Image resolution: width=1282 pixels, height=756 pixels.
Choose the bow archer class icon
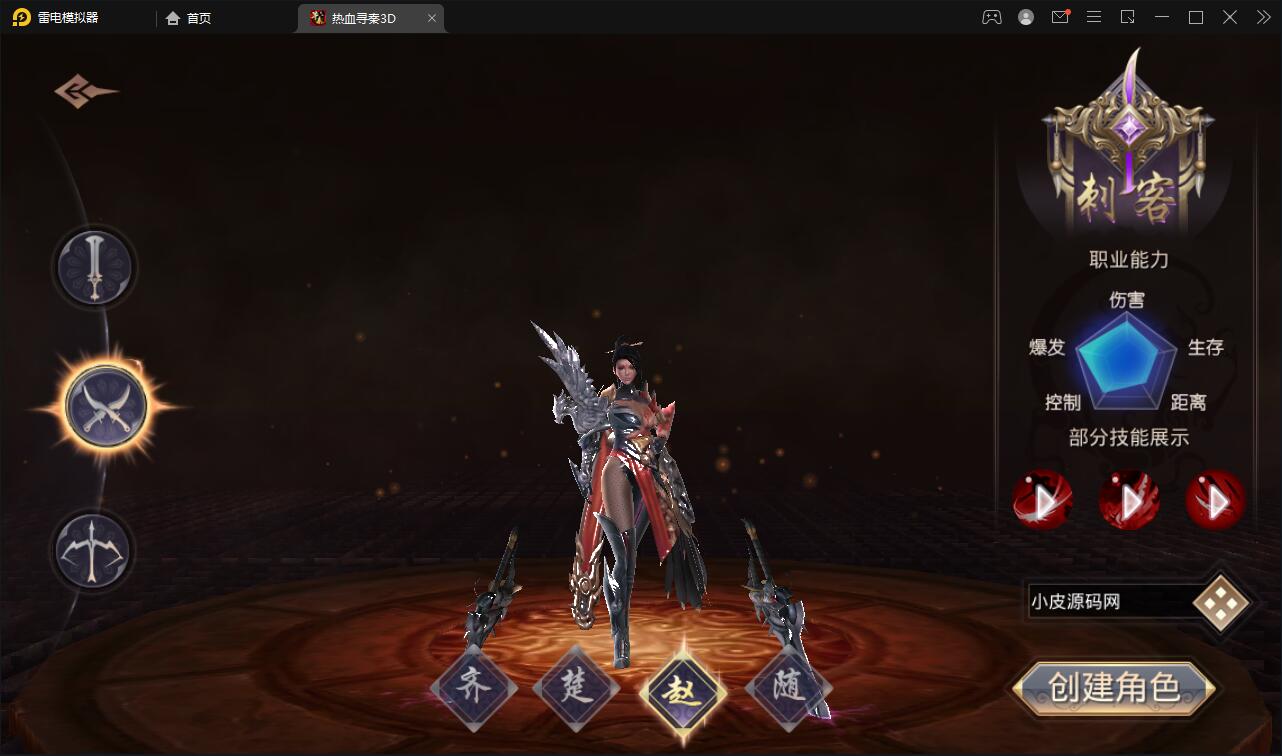93,550
